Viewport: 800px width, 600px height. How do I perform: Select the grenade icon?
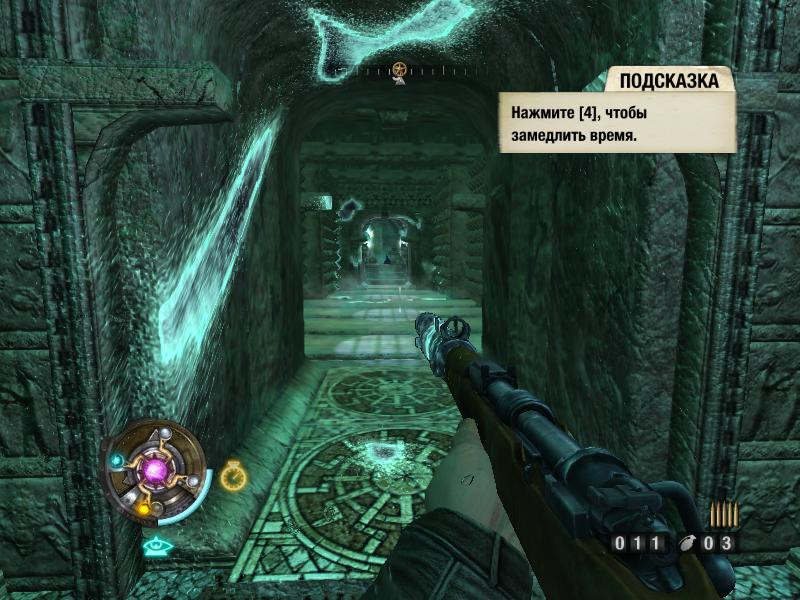tap(686, 544)
